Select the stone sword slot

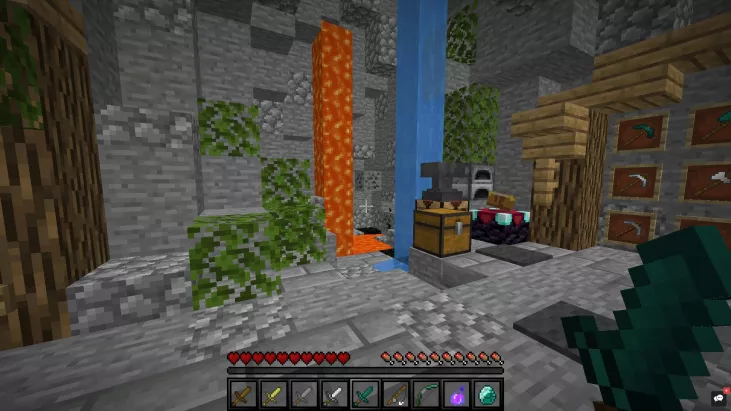tap(303, 395)
